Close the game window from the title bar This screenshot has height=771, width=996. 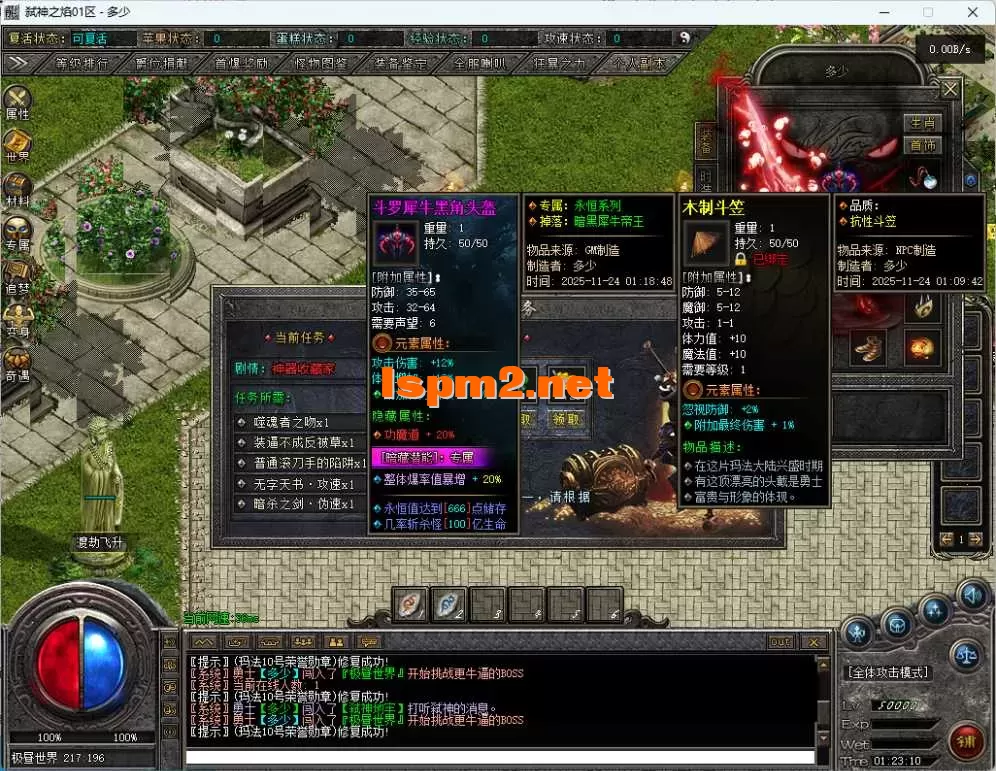point(972,12)
